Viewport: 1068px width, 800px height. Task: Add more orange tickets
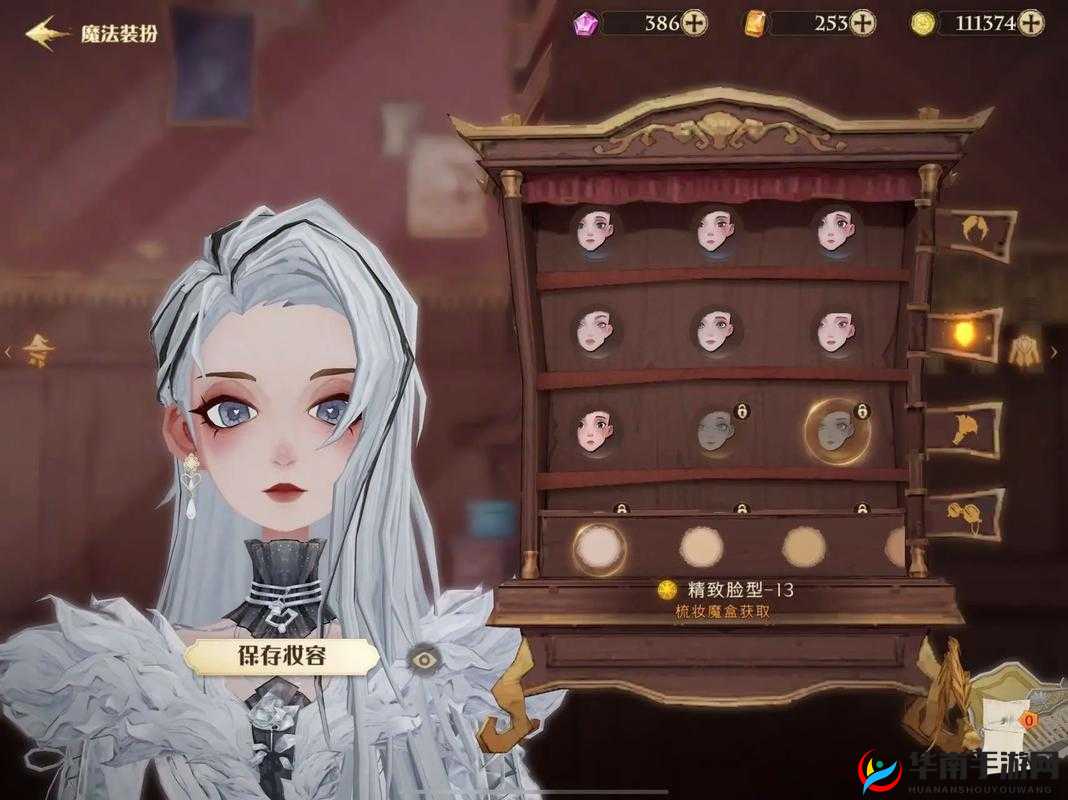[862, 23]
